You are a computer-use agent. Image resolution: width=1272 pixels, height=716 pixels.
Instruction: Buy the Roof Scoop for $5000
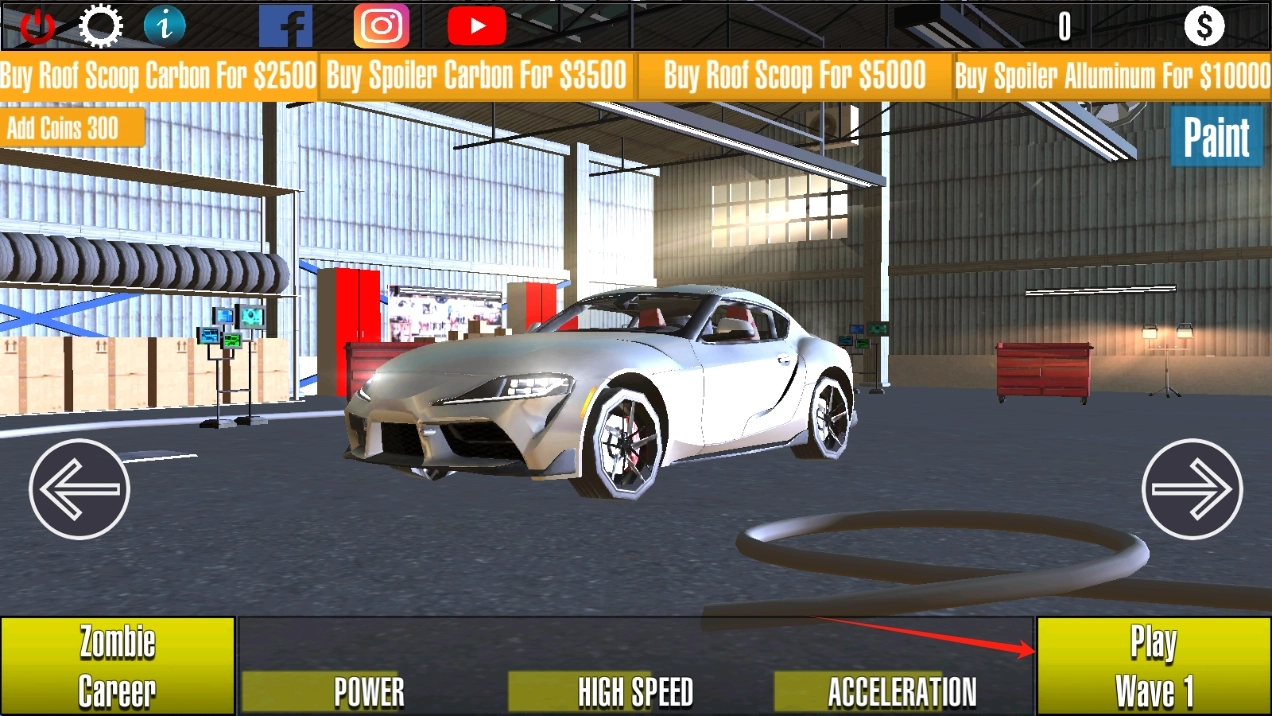[794, 76]
